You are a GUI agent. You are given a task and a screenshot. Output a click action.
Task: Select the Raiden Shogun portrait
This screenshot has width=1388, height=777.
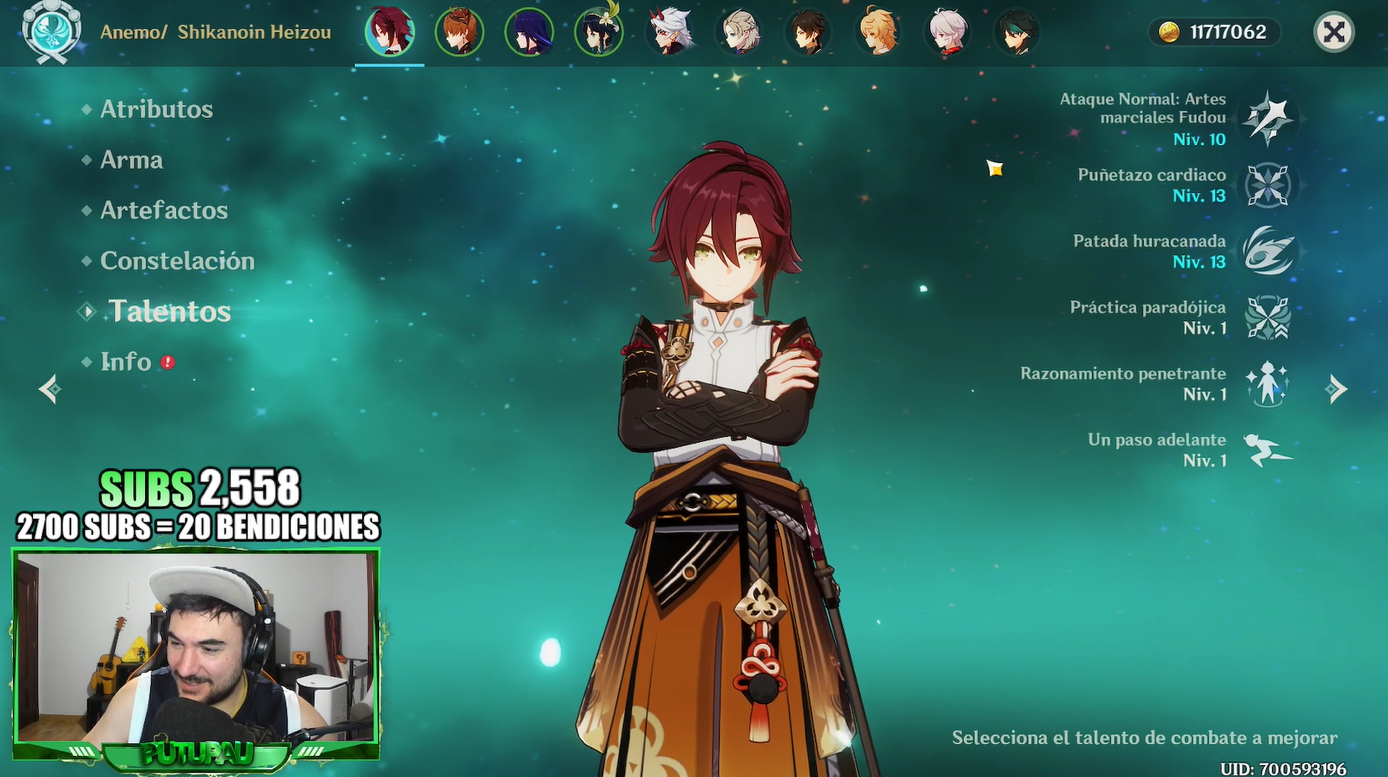tap(529, 32)
